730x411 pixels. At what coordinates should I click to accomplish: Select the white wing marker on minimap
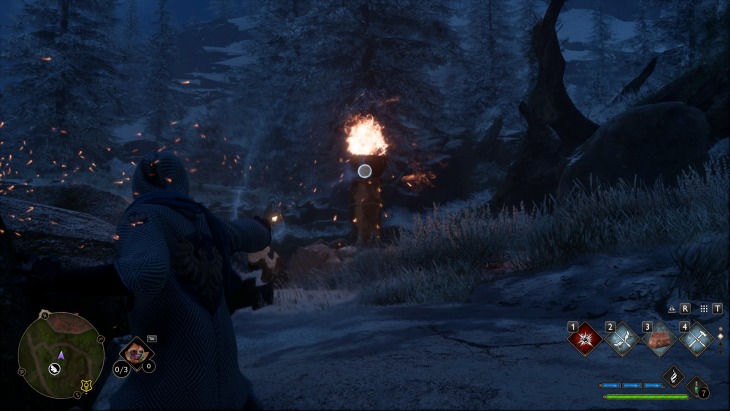pos(55,369)
